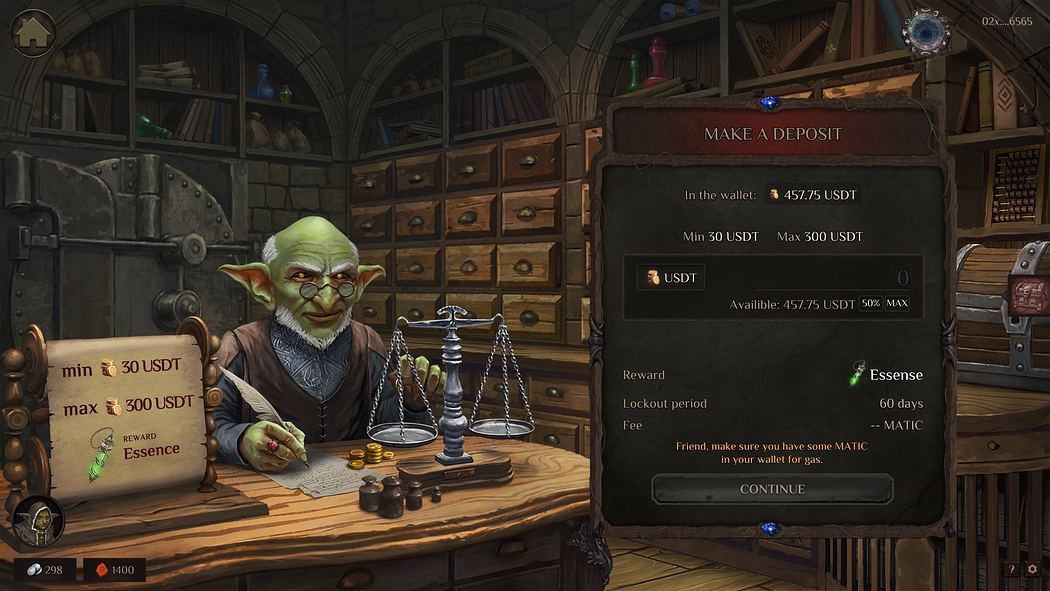Viewport: 1050px width, 591px height.
Task: Click the blue portal orb icon
Action: coord(925,31)
